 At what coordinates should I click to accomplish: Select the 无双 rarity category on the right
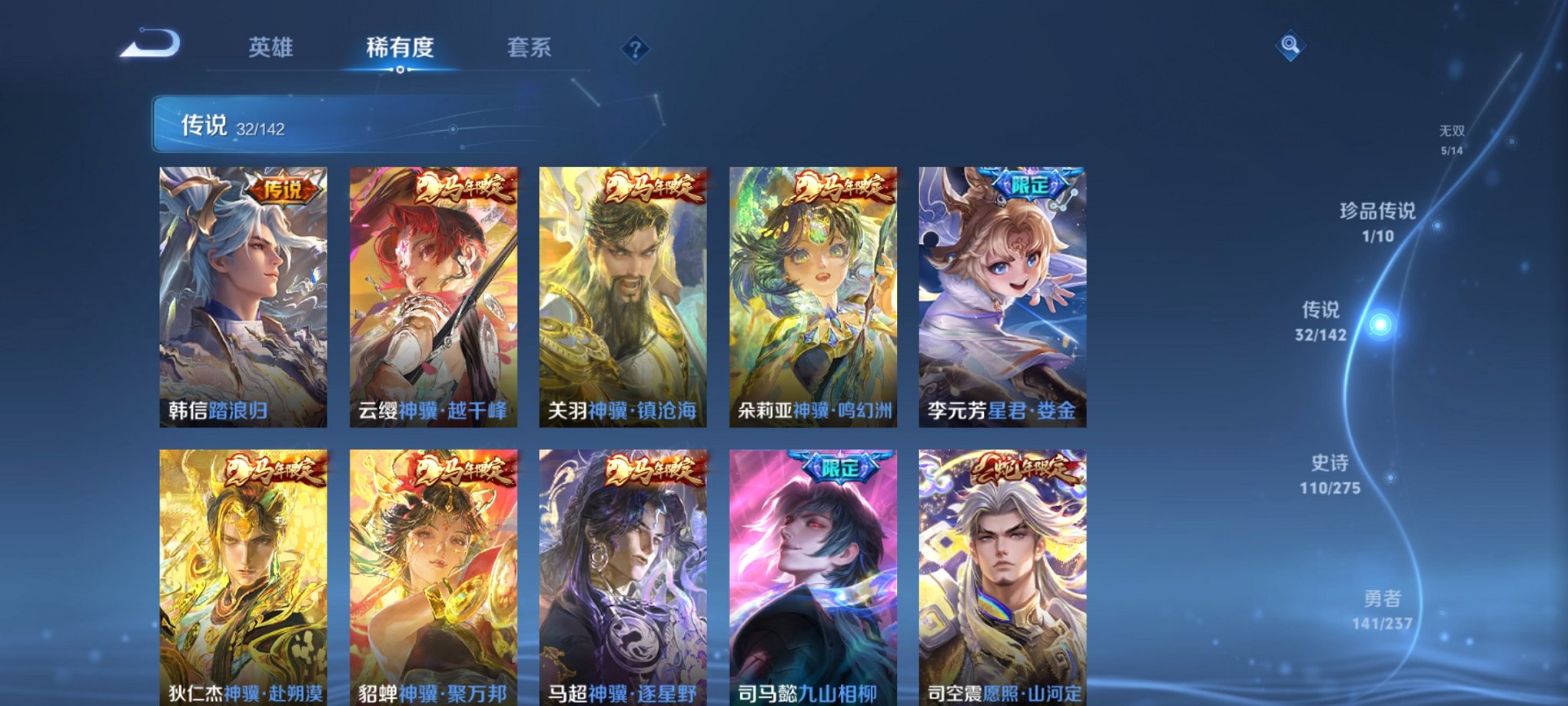coord(1451,132)
